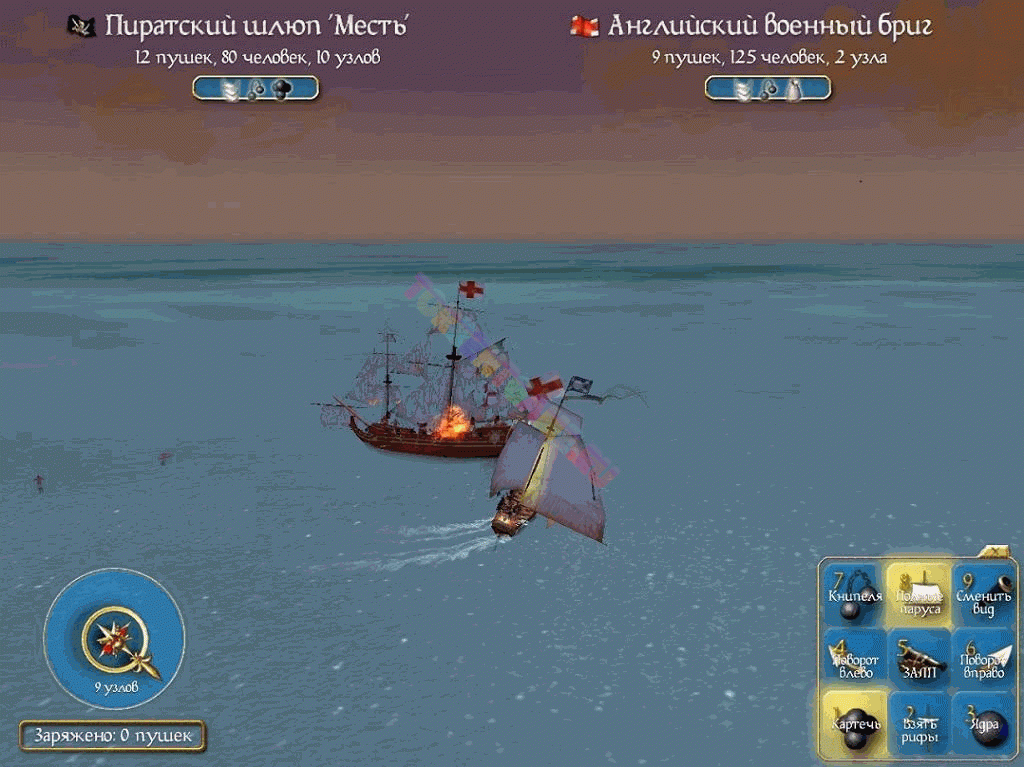Switch to Ядра round shot
Image resolution: width=1024 pixels, height=767 pixels.
pyautogui.click(x=982, y=723)
